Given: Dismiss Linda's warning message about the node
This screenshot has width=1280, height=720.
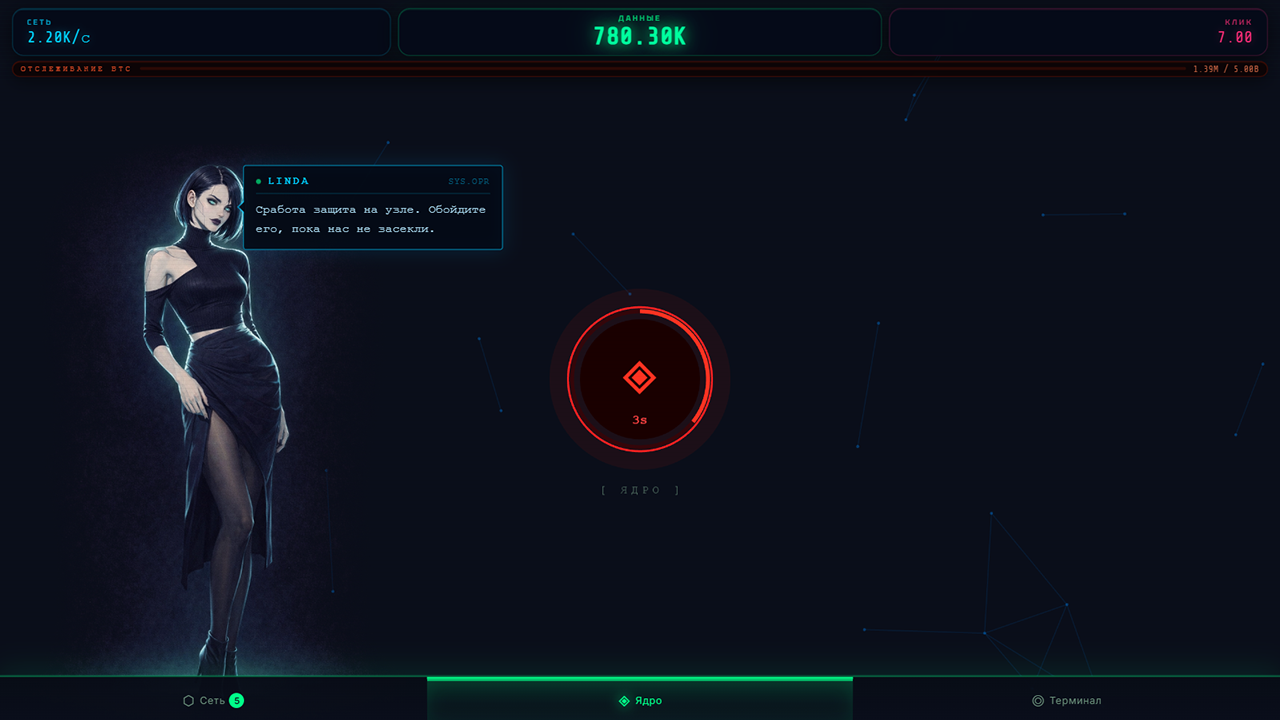Looking at the screenshot, I should click(372, 219).
